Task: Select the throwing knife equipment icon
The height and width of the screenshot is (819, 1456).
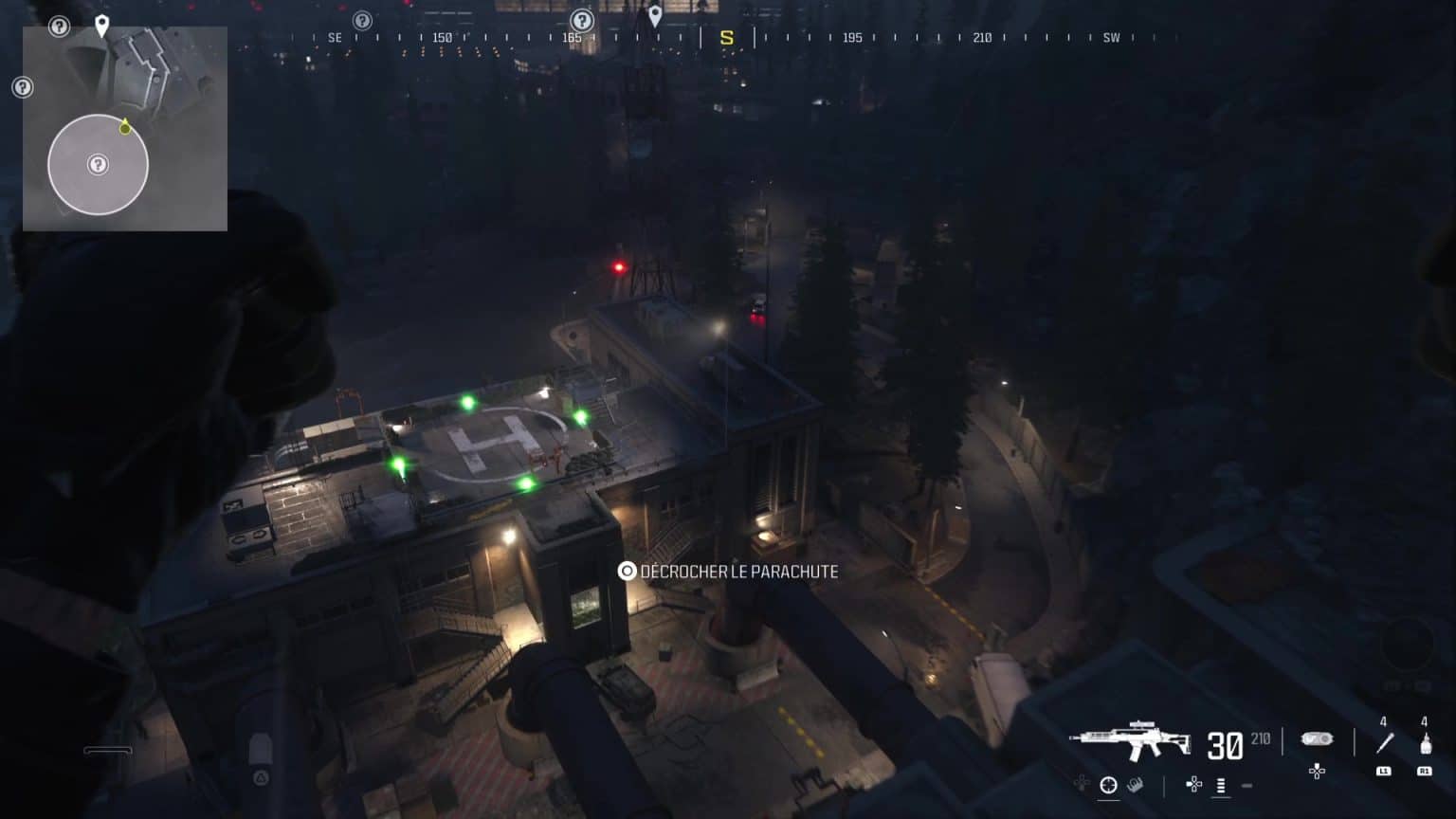Action: click(x=1383, y=741)
